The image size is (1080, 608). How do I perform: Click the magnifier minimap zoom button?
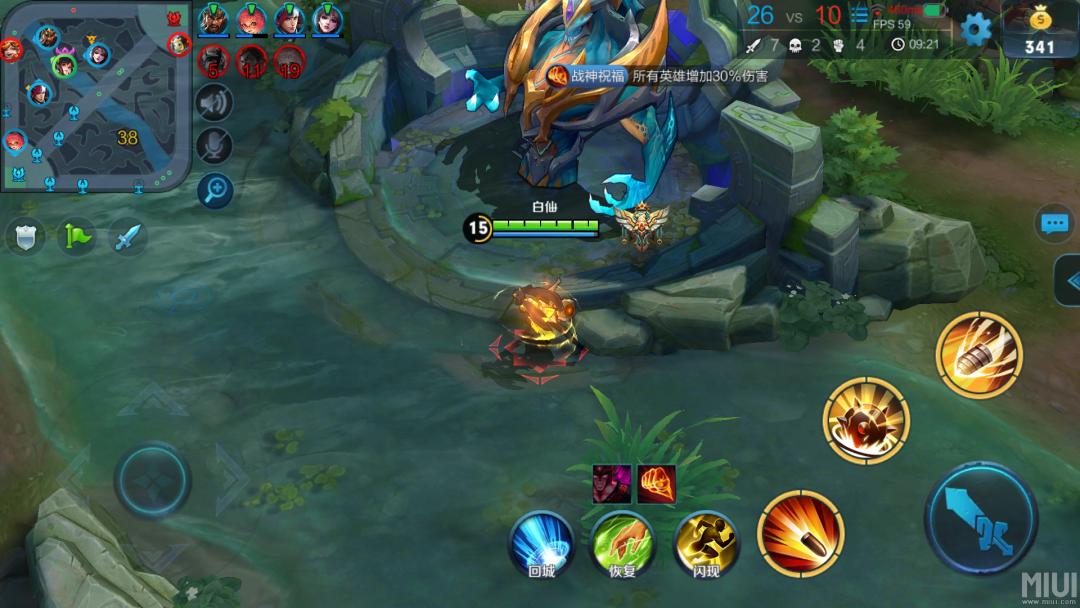point(214,188)
